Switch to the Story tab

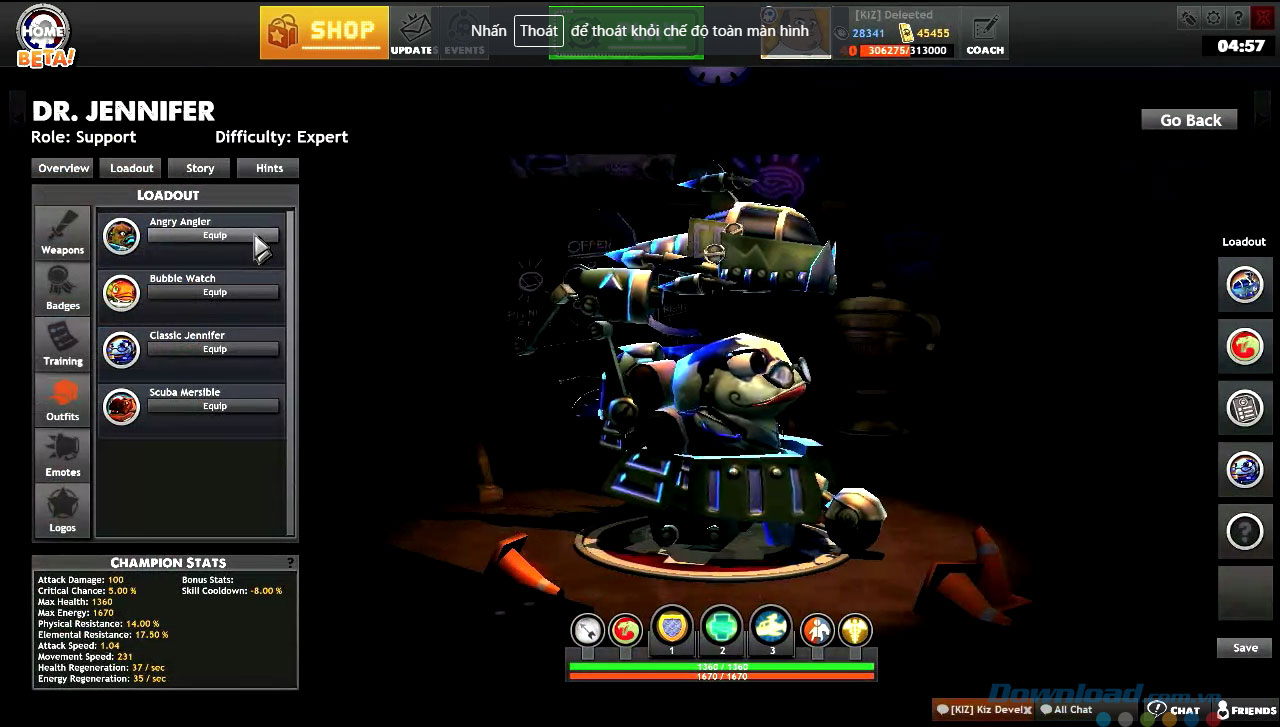tap(200, 168)
